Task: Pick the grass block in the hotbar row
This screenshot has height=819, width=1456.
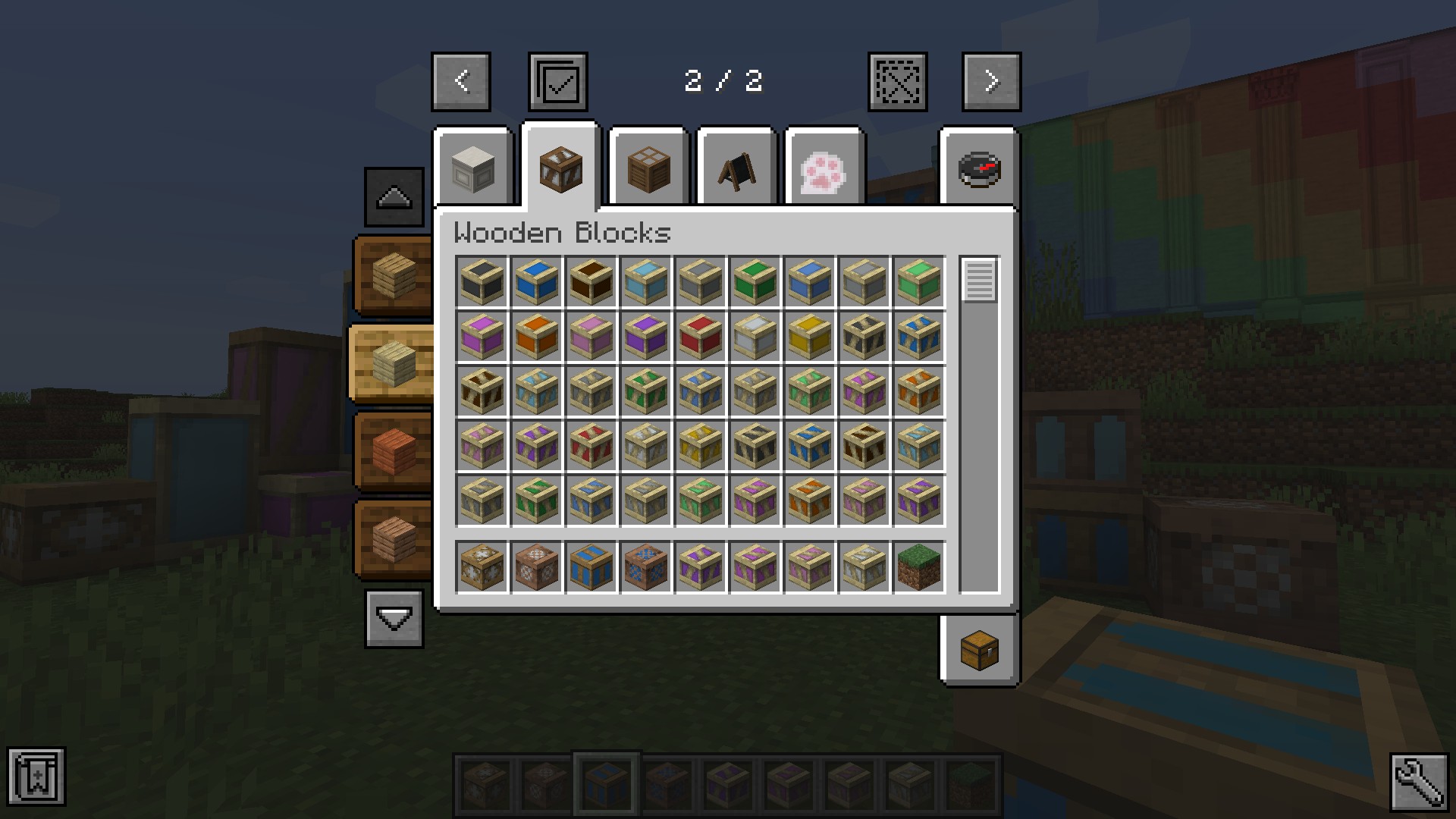Action: tap(918, 566)
